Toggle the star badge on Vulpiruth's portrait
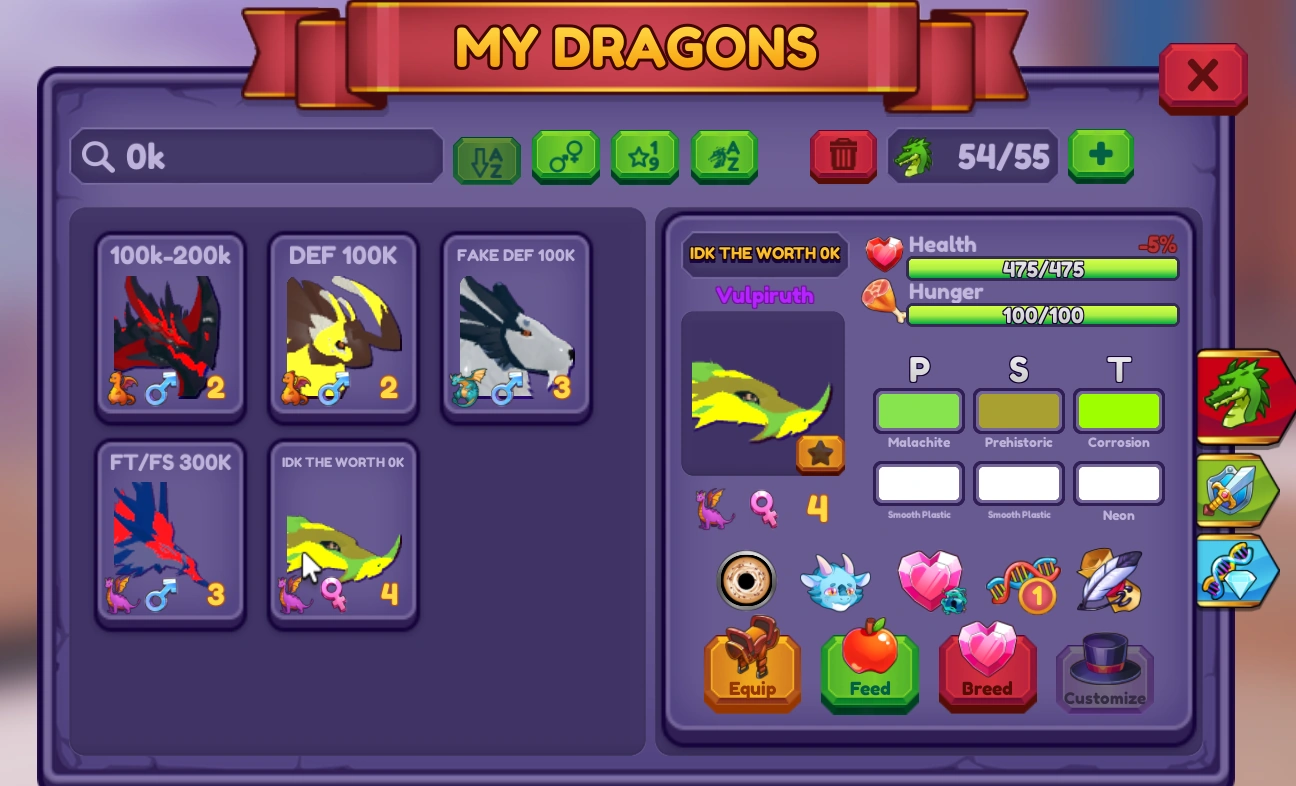Screen dimensions: 1296x786 pos(820,454)
